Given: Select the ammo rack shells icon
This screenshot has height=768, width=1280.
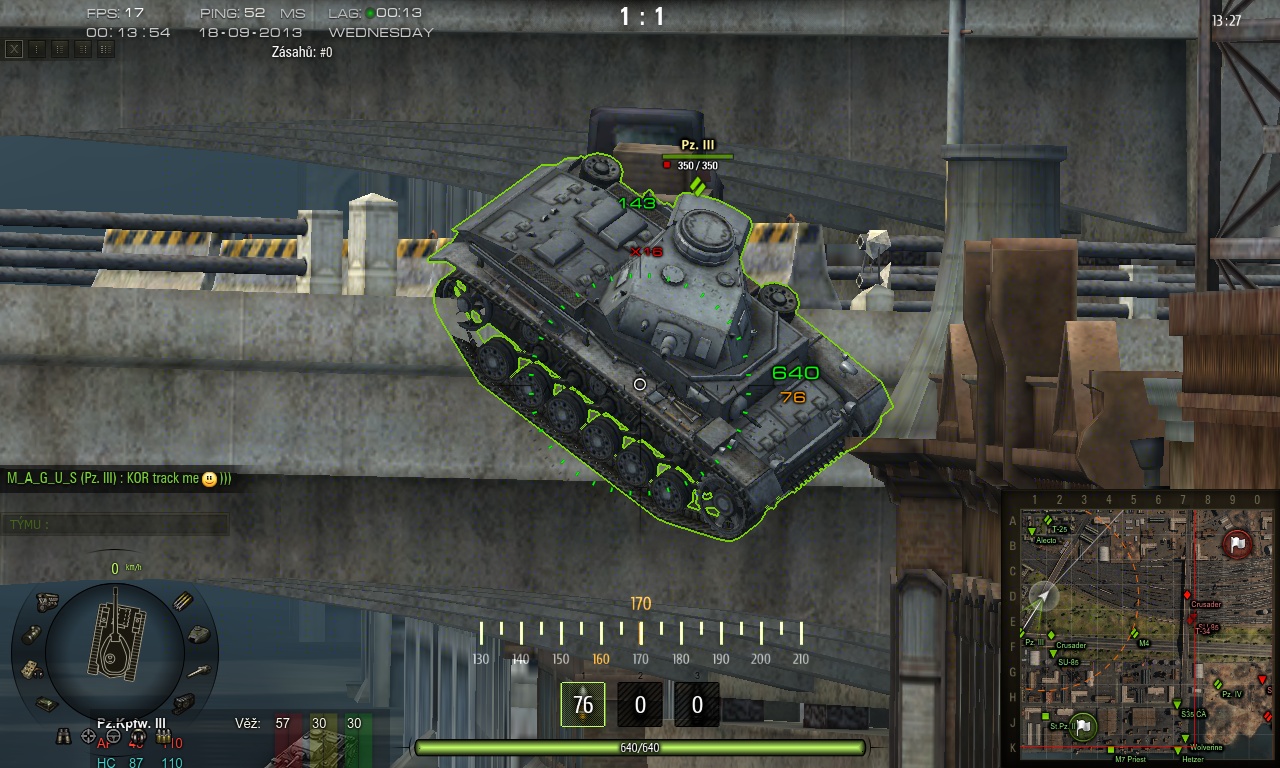Looking at the screenshot, I should coord(183,601).
